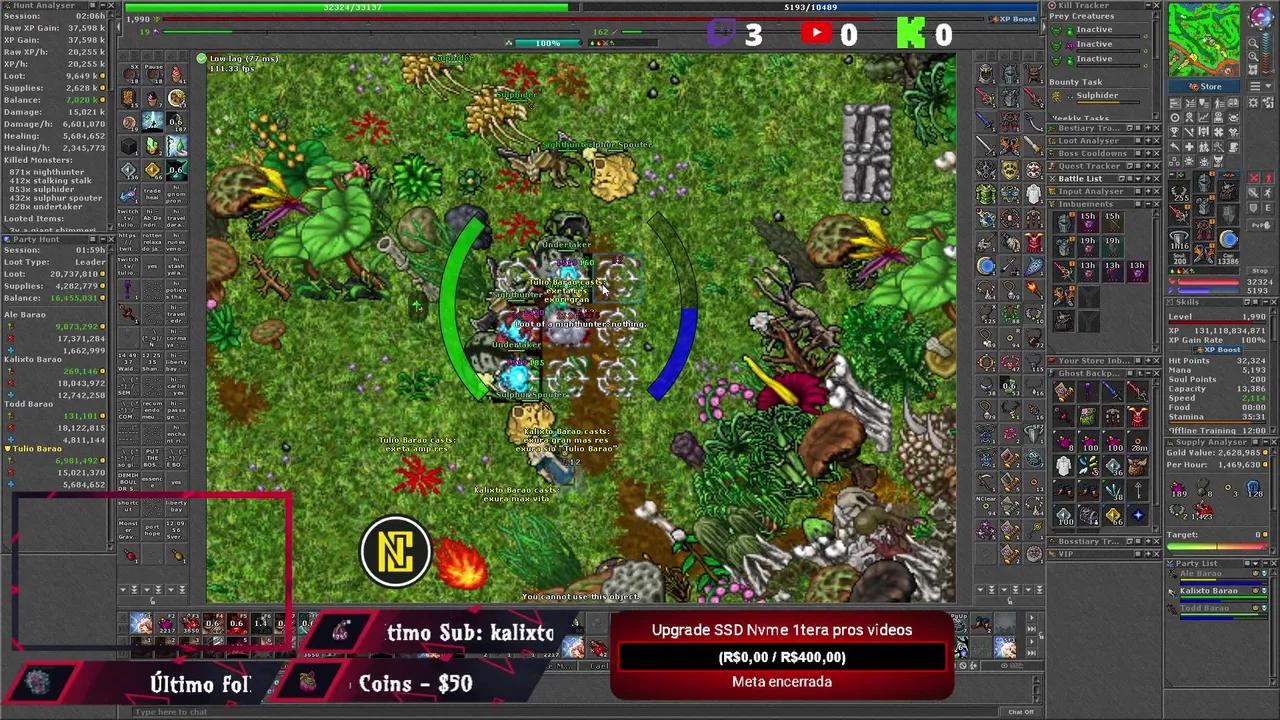Open the in-game Store

pyautogui.click(x=1205, y=86)
